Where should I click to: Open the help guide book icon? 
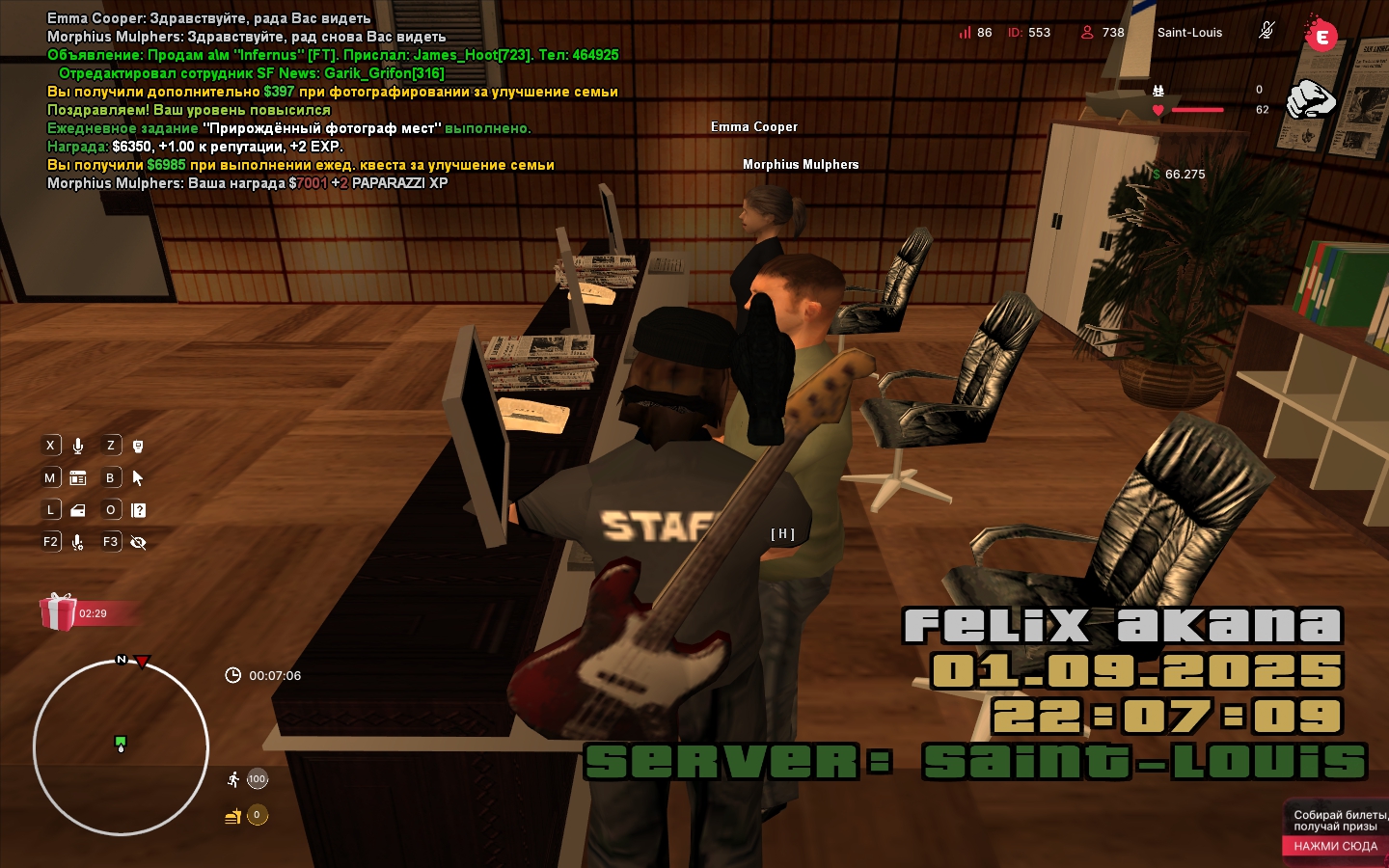point(138,510)
